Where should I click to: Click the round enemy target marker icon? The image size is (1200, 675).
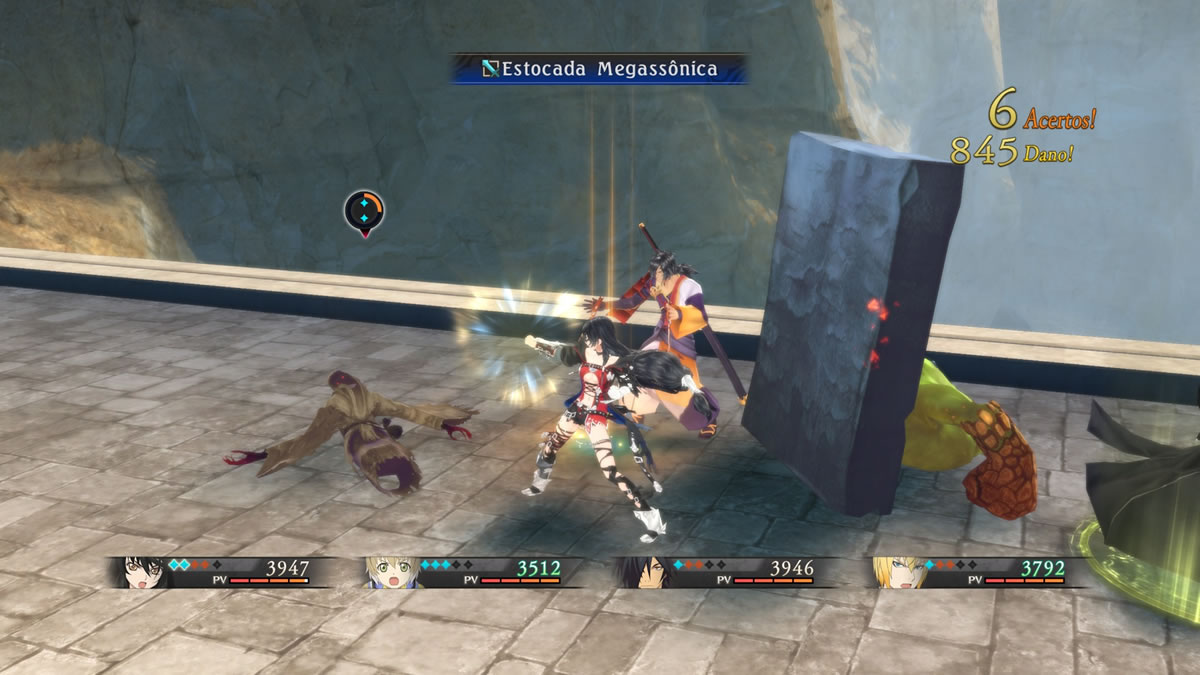[x=364, y=211]
